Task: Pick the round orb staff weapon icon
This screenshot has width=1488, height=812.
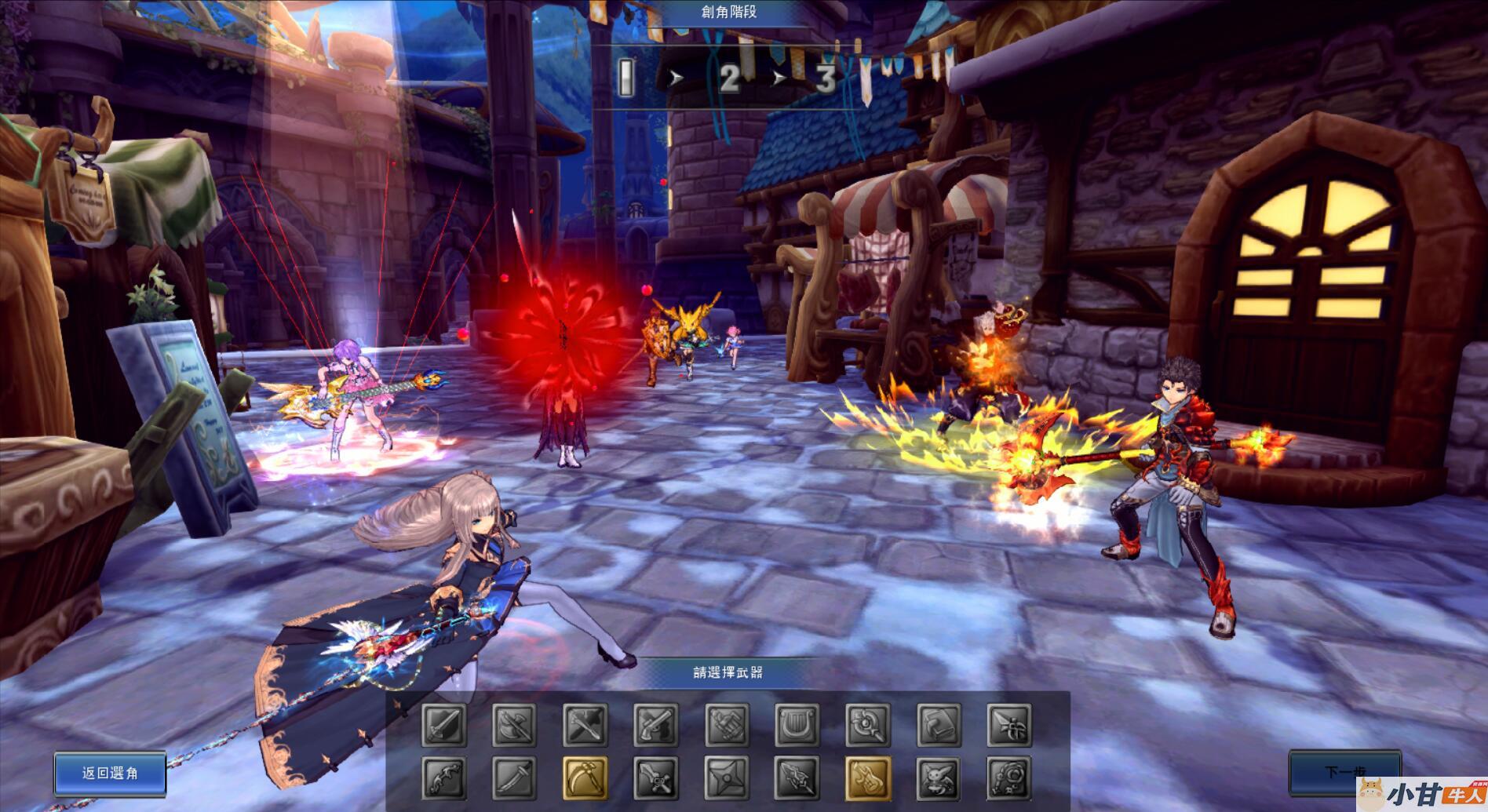Action: 868,724
